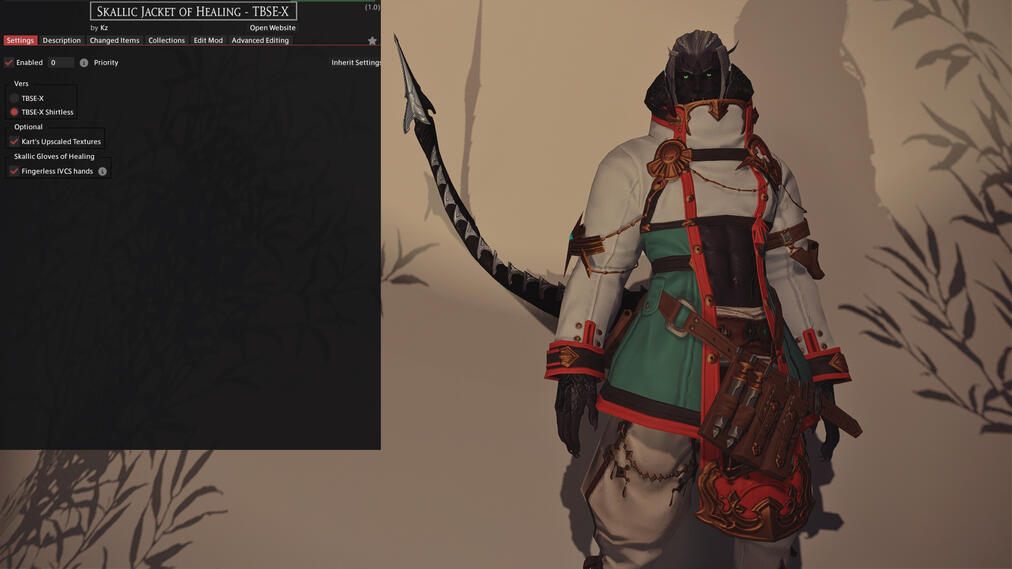The width and height of the screenshot is (1012, 569).
Task: Select the TBSE-X Shirtless option
Action: tap(14, 112)
